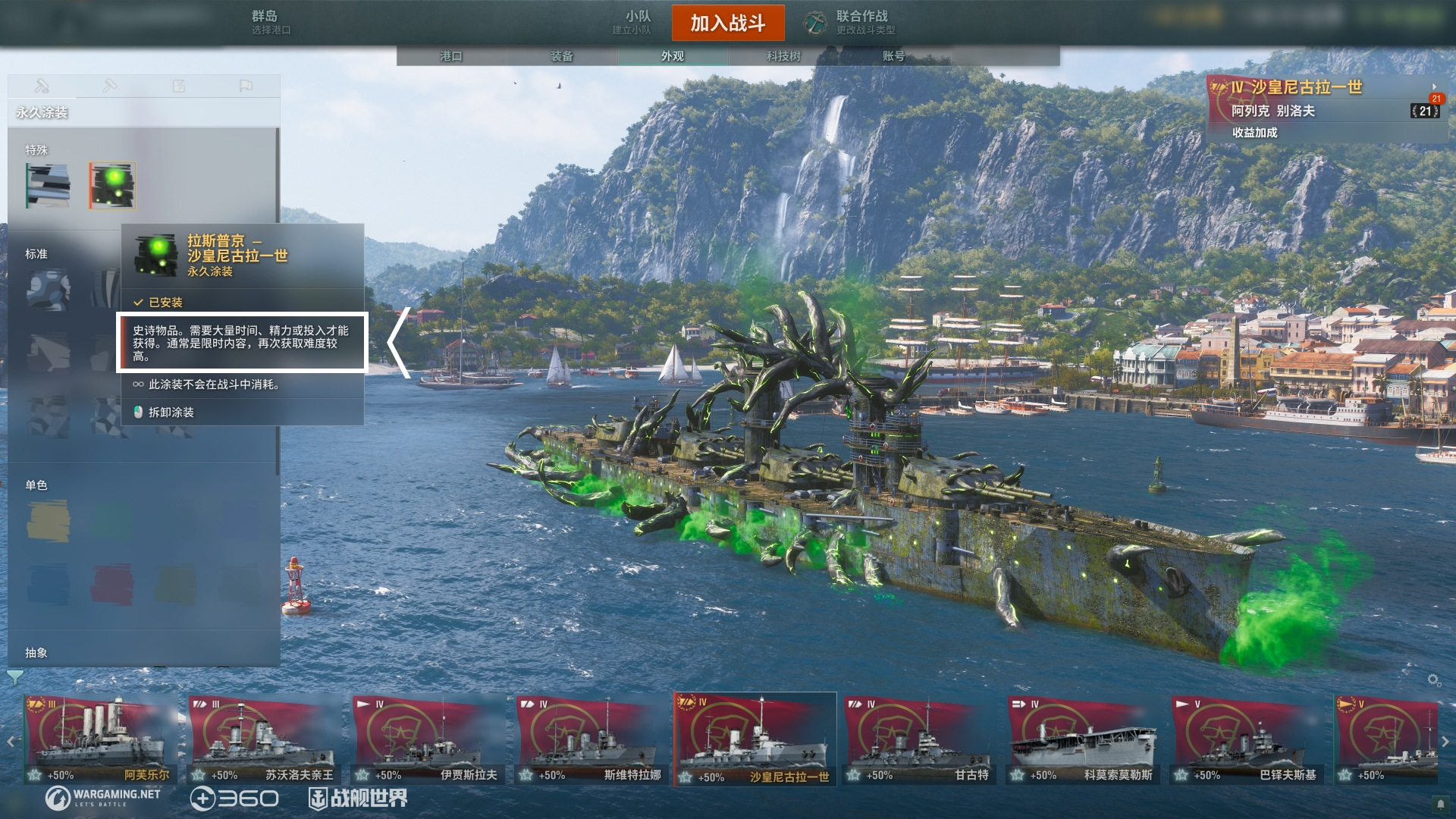Start battle with the 加入战斗 button
1456x819 pixels.
[x=727, y=23]
